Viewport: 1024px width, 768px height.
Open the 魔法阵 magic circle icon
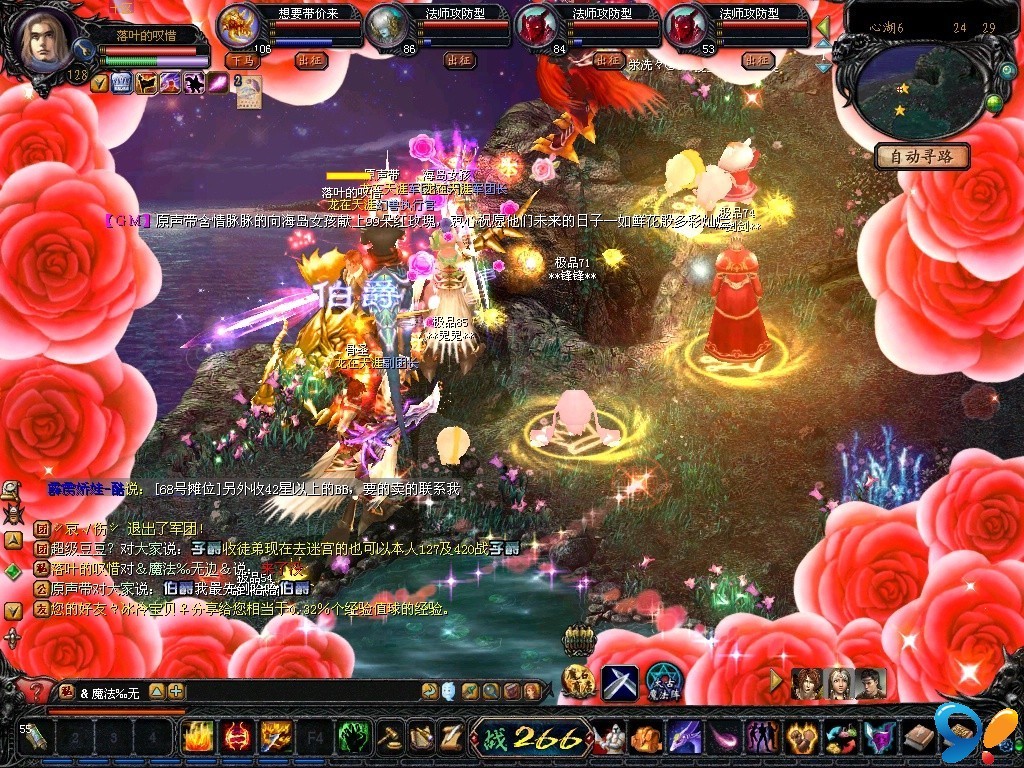(x=663, y=682)
